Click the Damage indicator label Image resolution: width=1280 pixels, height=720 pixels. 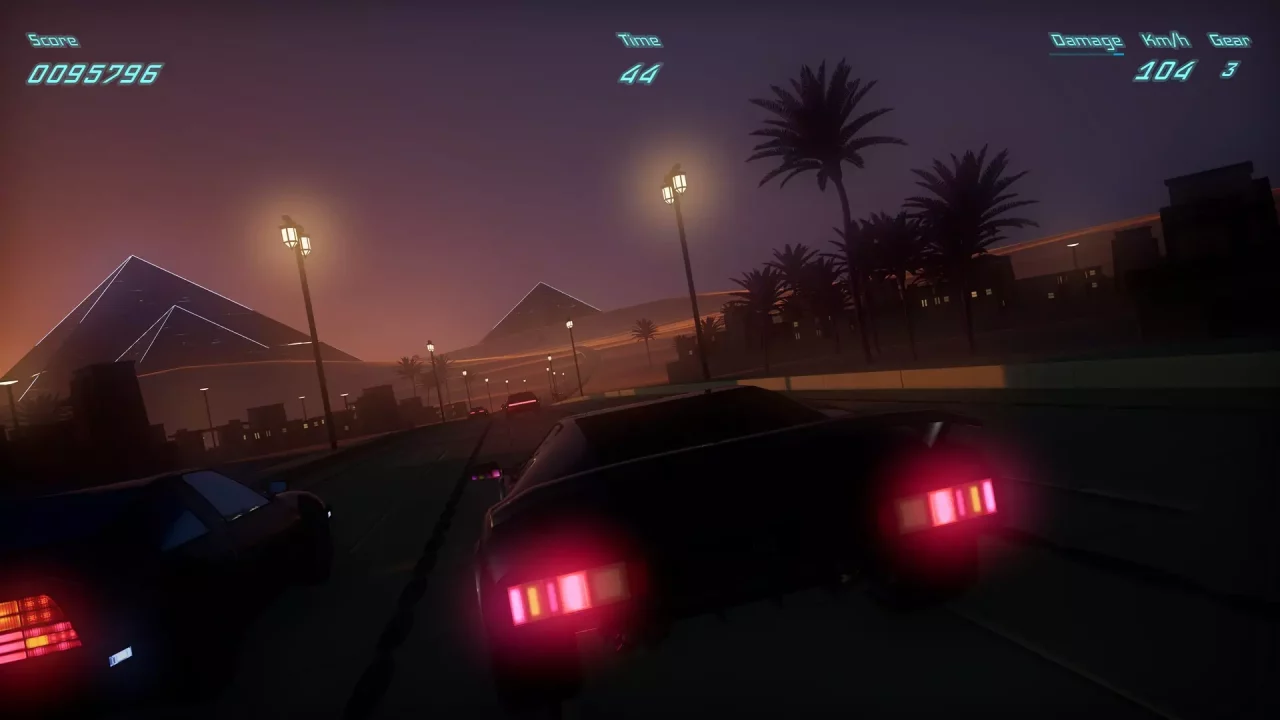point(1085,40)
